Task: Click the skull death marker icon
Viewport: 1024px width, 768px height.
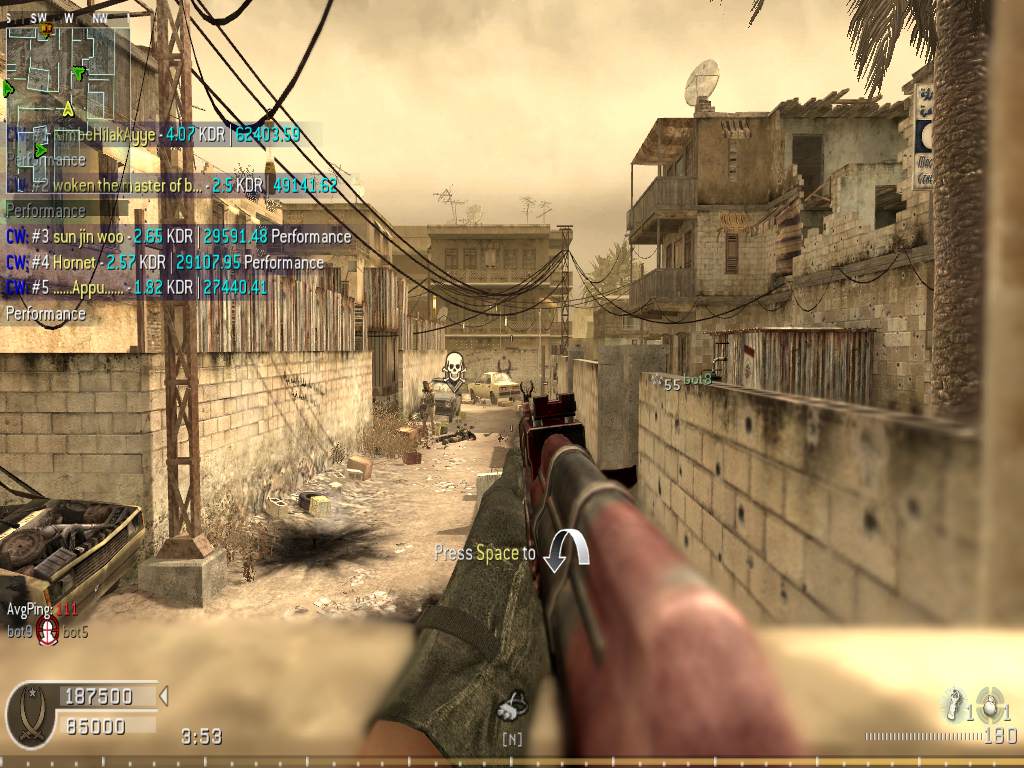Action: tap(454, 369)
